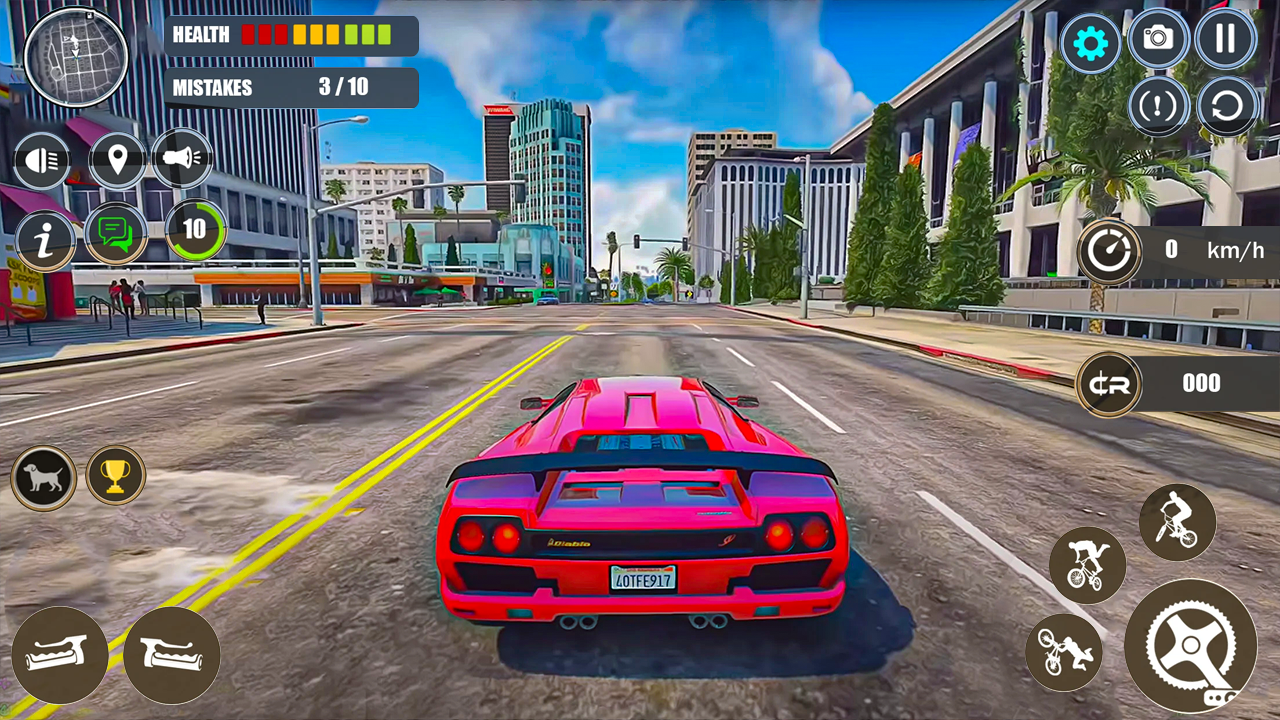Take a screenshot with the camera icon

(x=1158, y=41)
